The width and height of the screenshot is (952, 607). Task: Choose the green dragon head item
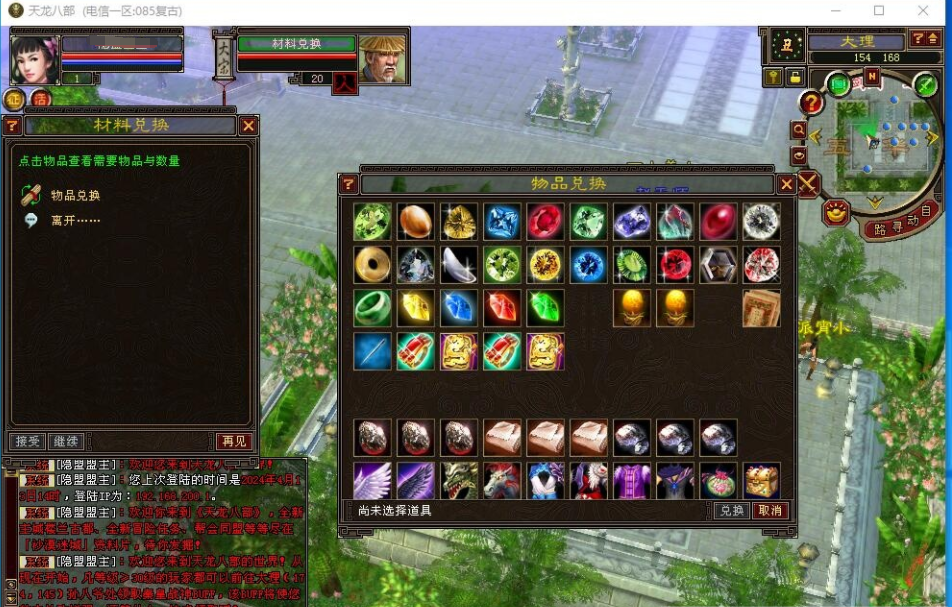pos(459,480)
